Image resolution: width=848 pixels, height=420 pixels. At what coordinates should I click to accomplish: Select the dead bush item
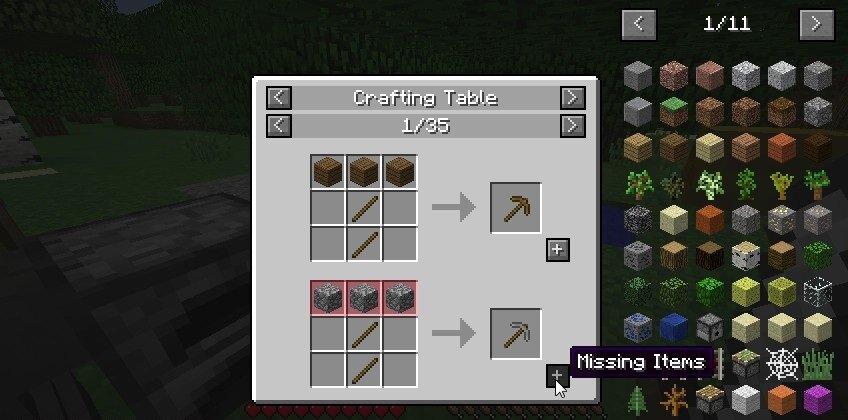click(674, 398)
